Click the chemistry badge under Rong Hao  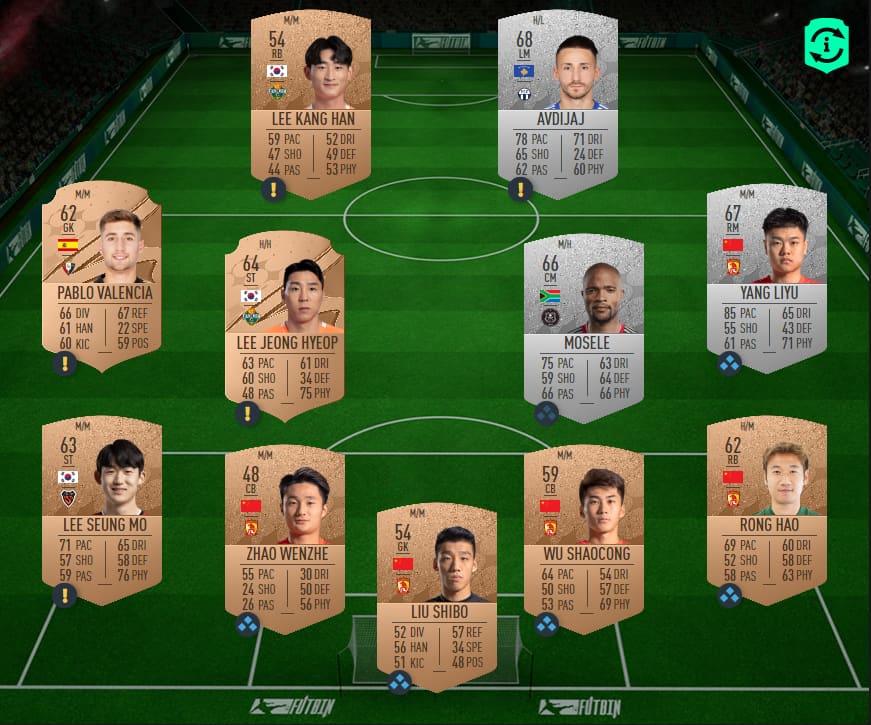[x=729, y=596]
